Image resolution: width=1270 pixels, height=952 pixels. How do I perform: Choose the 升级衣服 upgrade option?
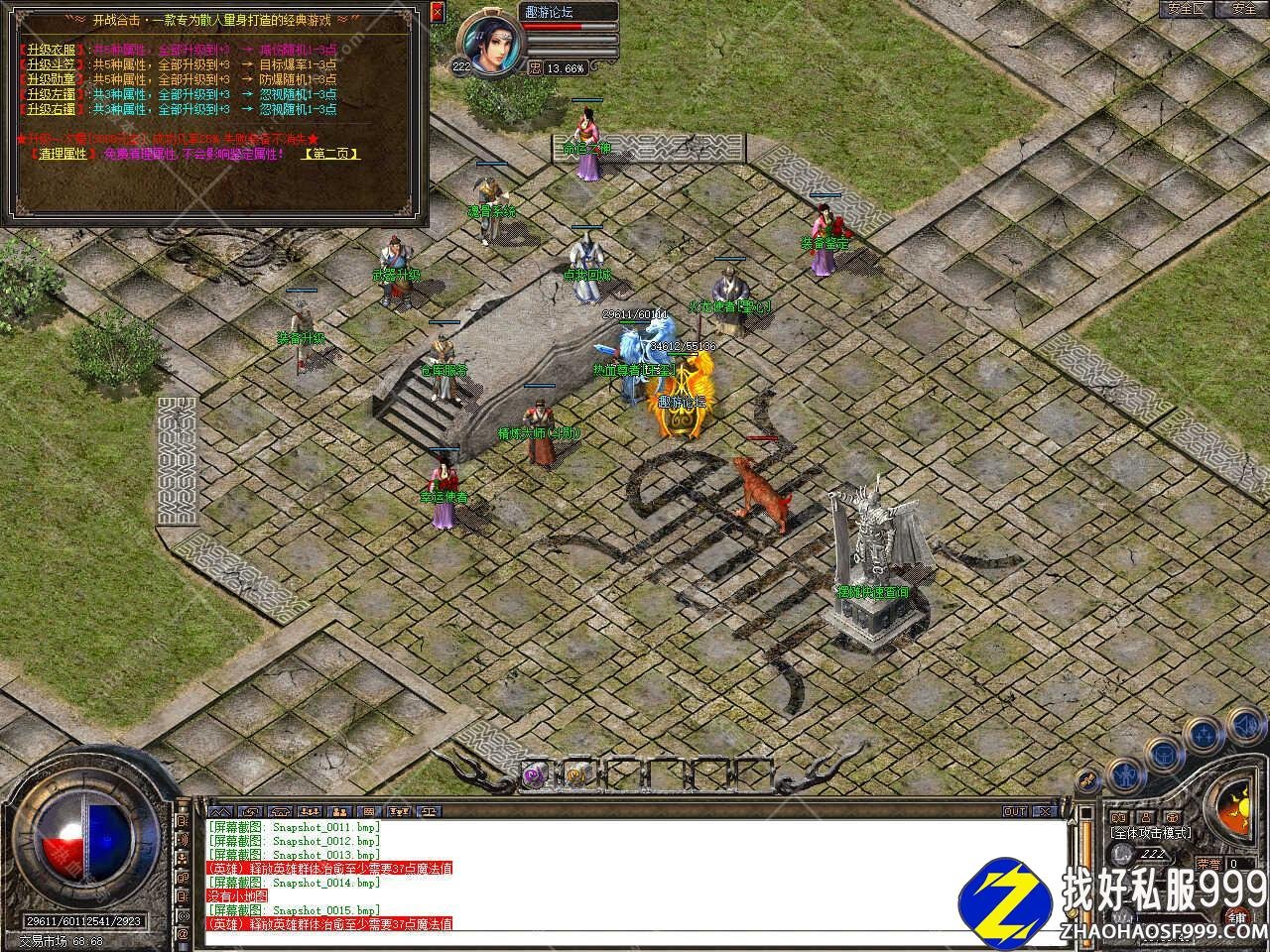[x=53, y=50]
